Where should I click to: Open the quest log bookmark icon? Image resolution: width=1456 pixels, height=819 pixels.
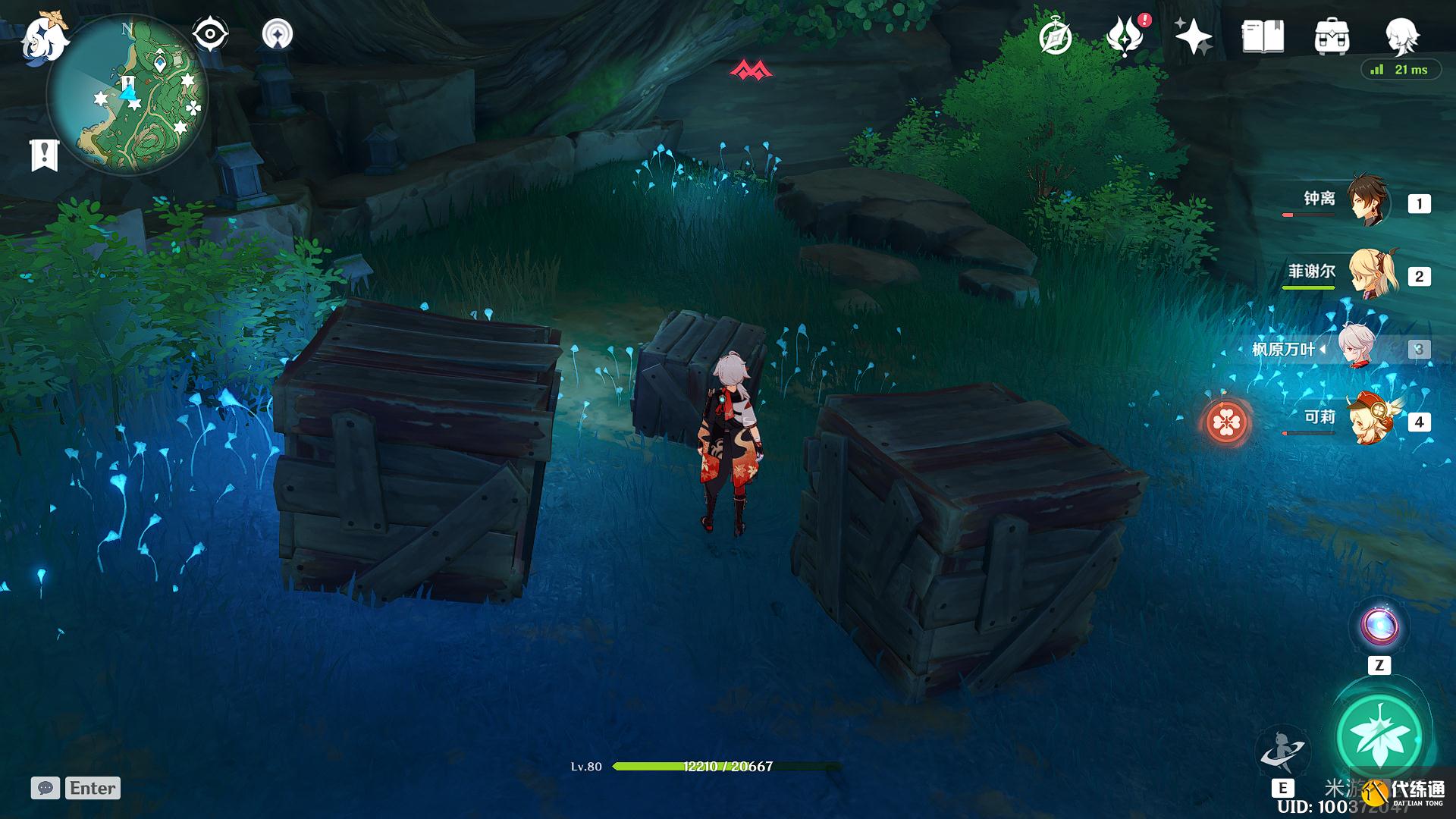coord(44,155)
